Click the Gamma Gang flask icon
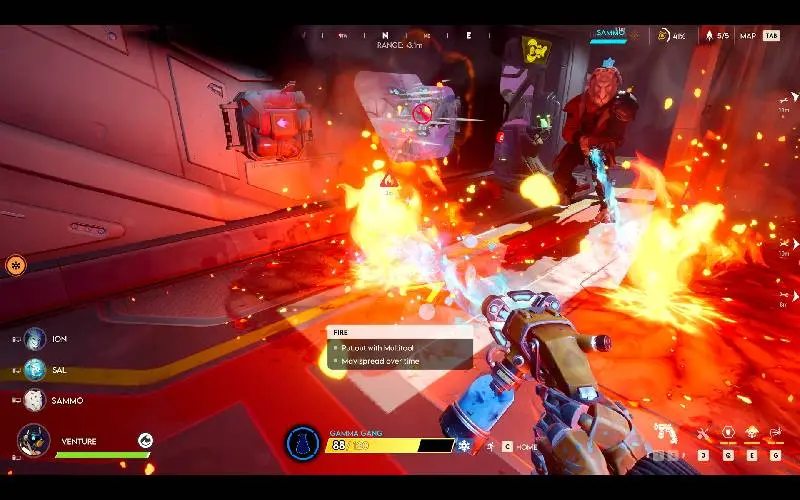Image resolution: width=800 pixels, height=500 pixels. coord(301,443)
